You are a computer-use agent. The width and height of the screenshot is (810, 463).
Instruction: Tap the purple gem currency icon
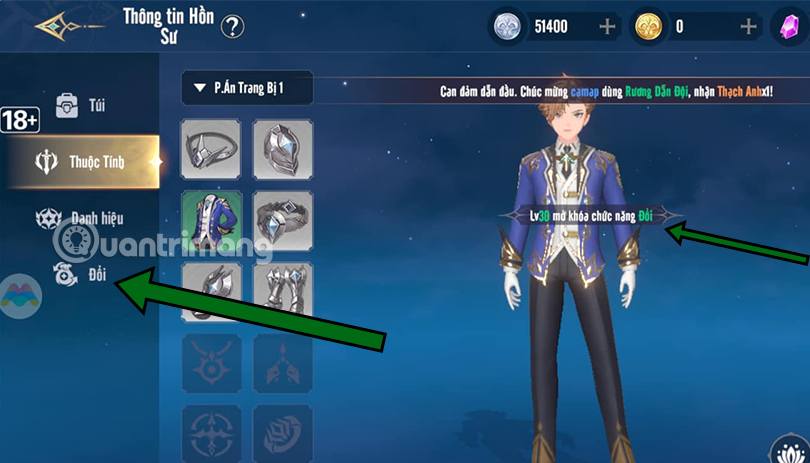pos(788,27)
